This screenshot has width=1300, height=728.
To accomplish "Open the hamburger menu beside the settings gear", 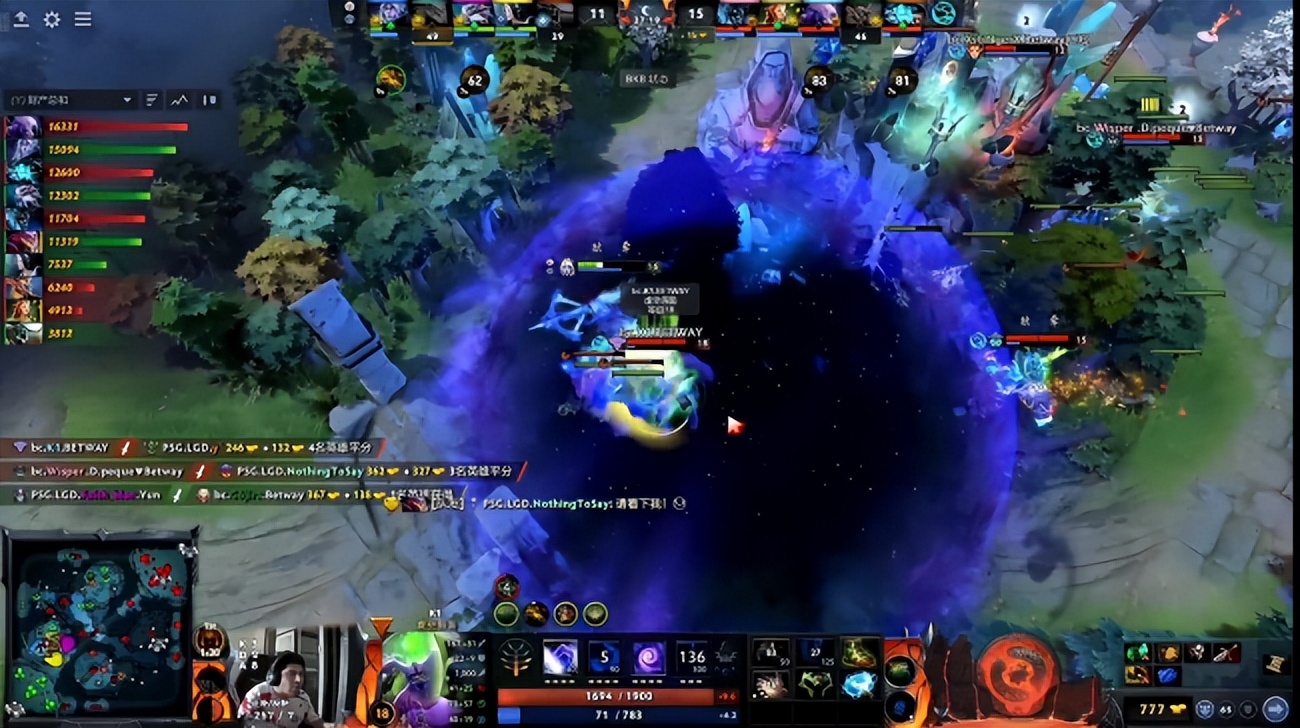I will pos(82,18).
